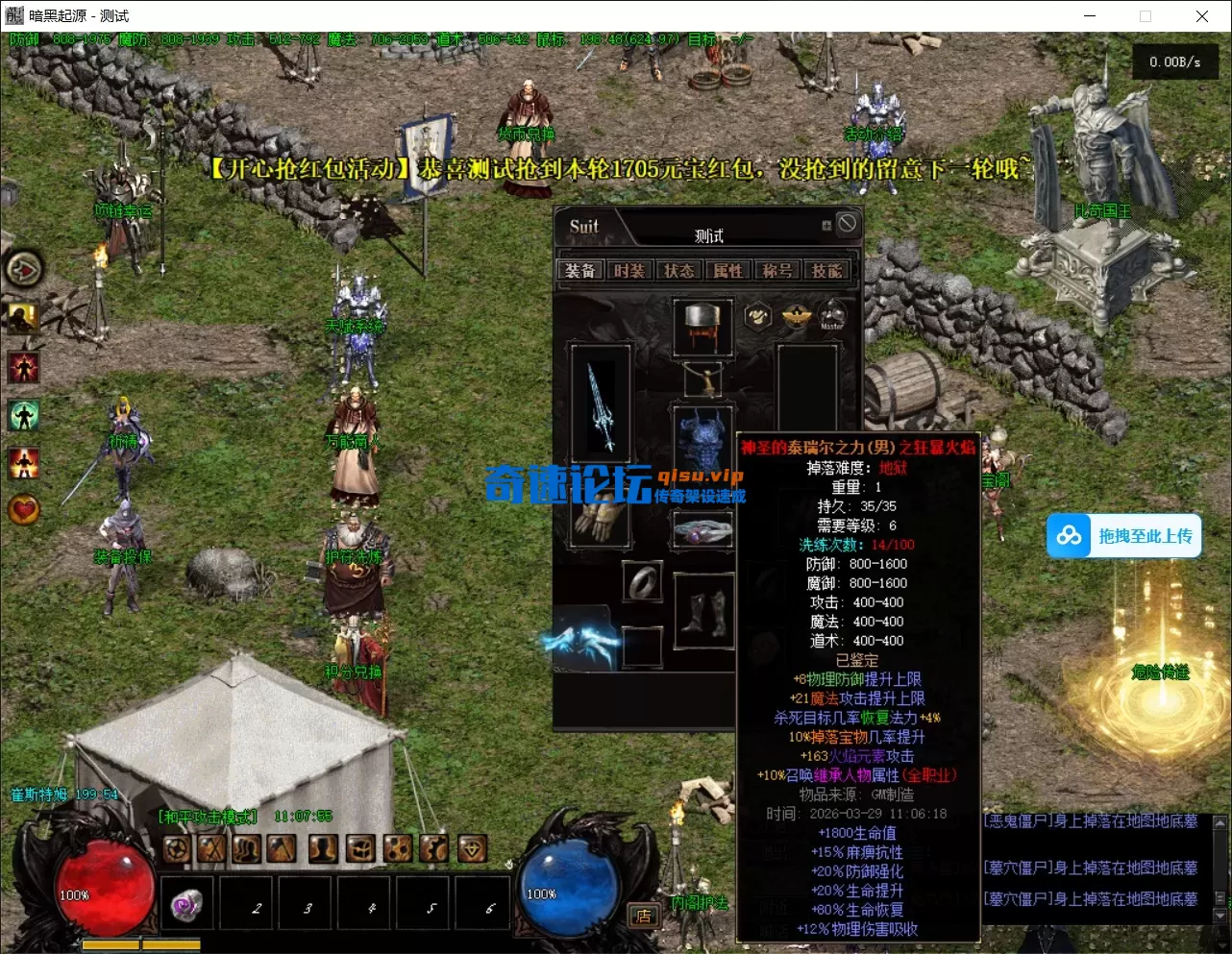
Task: Click the red glowing character icon in the sidebar
Action: [x=23, y=366]
